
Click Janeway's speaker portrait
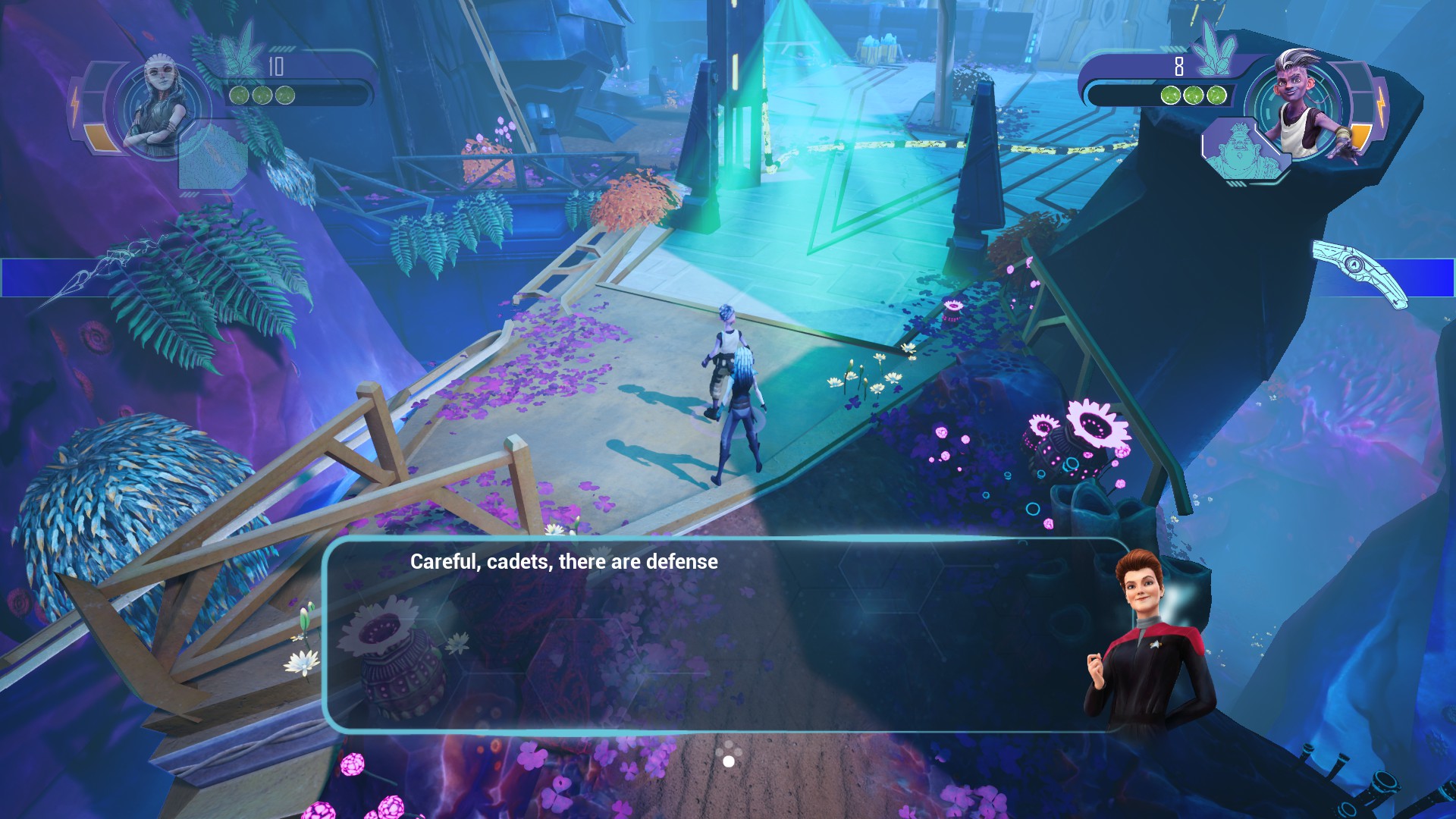tap(1150, 641)
